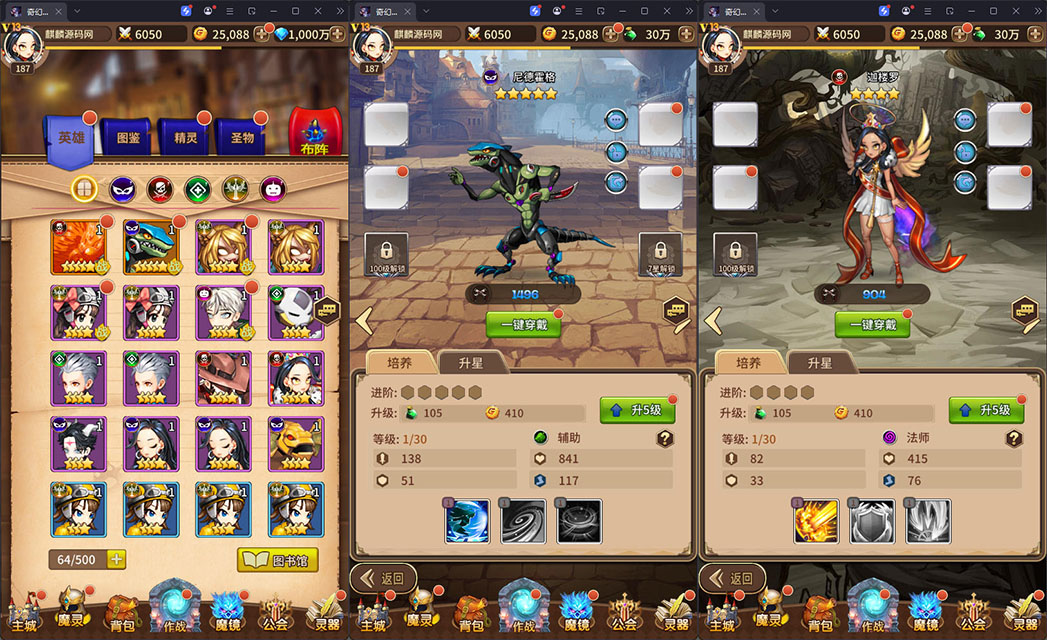Filter heroes by the red skull icon

tap(160, 188)
